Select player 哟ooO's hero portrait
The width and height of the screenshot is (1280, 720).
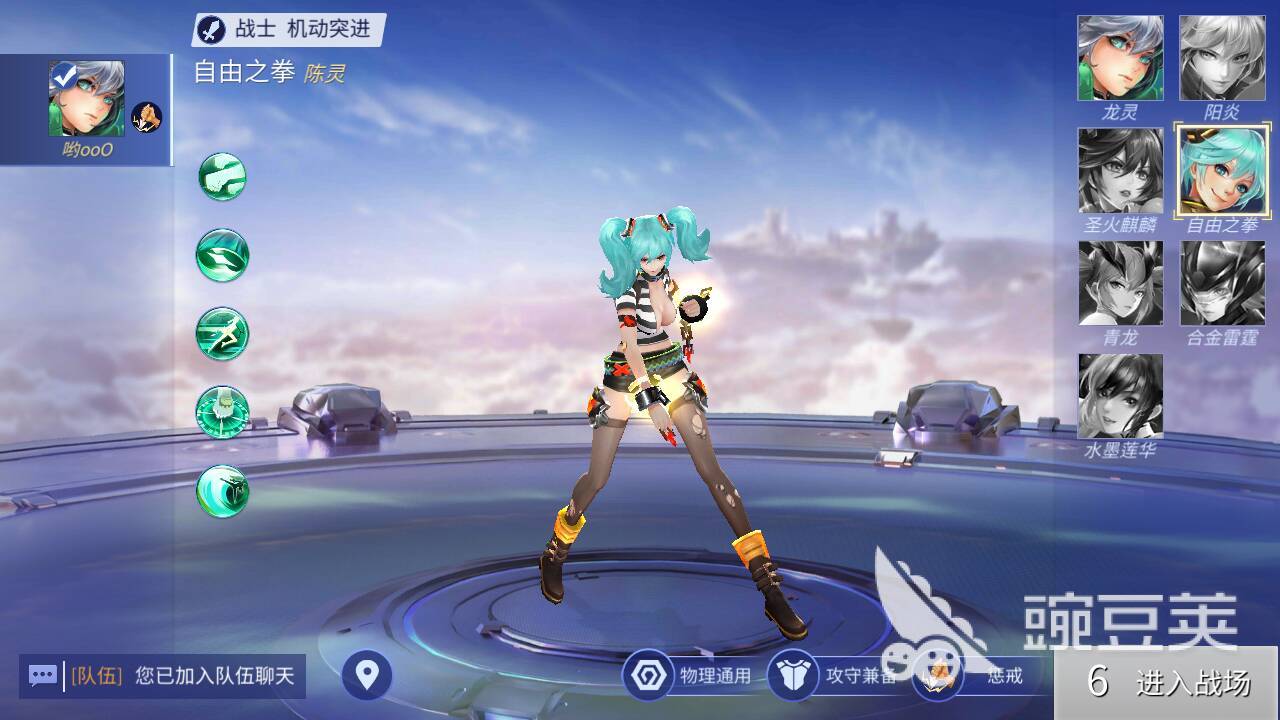tap(87, 98)
